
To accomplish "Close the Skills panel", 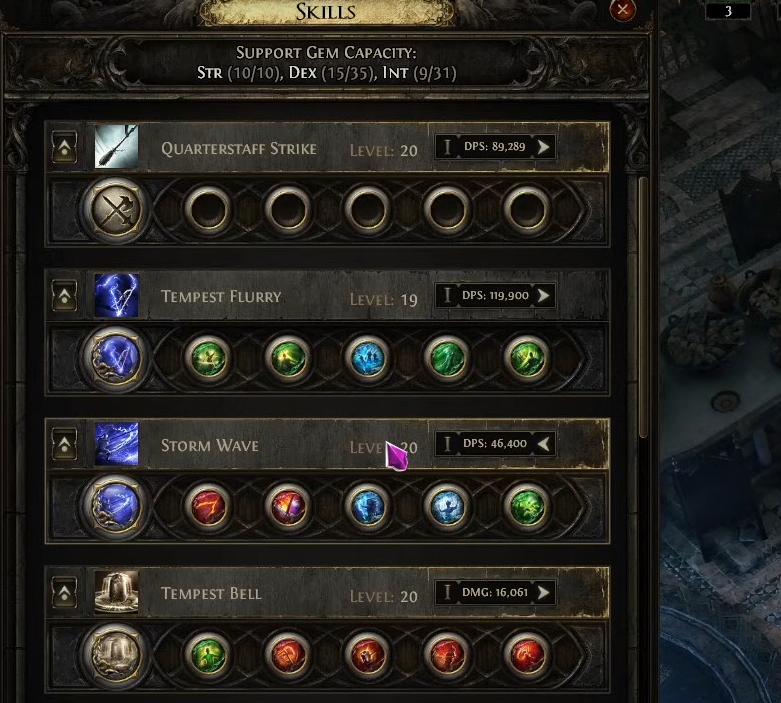I will pos(623,10).
